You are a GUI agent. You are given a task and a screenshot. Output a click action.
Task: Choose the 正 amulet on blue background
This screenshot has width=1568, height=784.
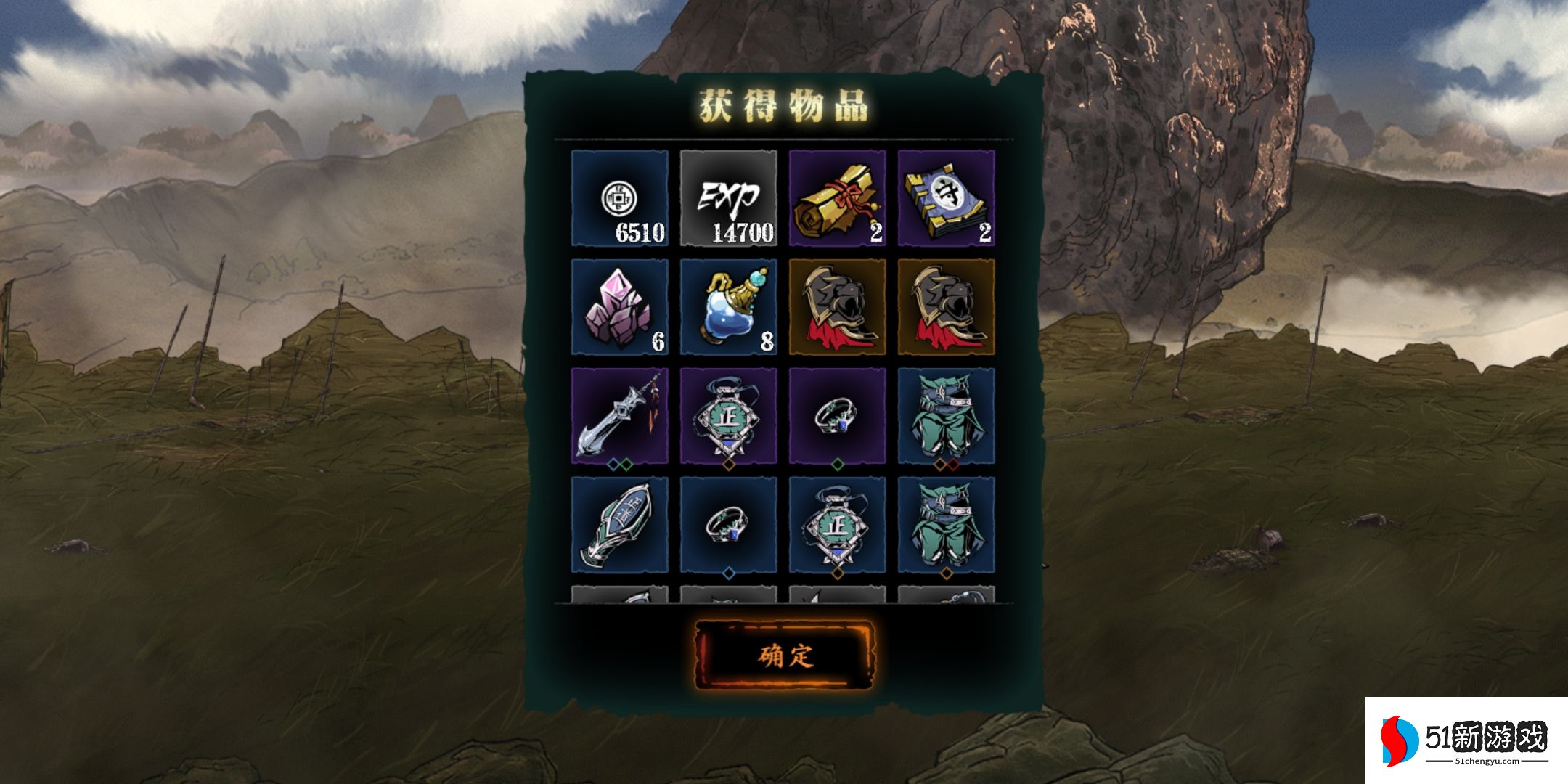coord(837,525)
